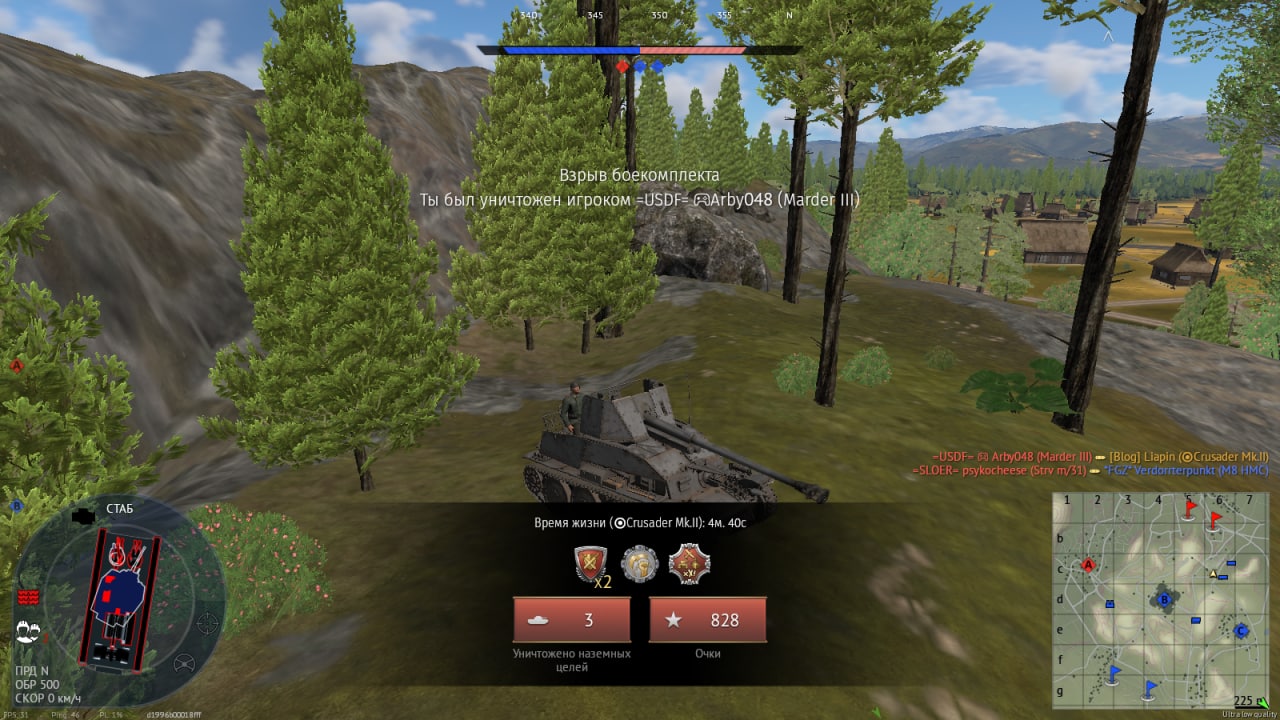The height and width of the screenshot is (720, 1280).
Task: Select capture point B on the minimap
Action: pyautogui.click(x=1164, y=600)
